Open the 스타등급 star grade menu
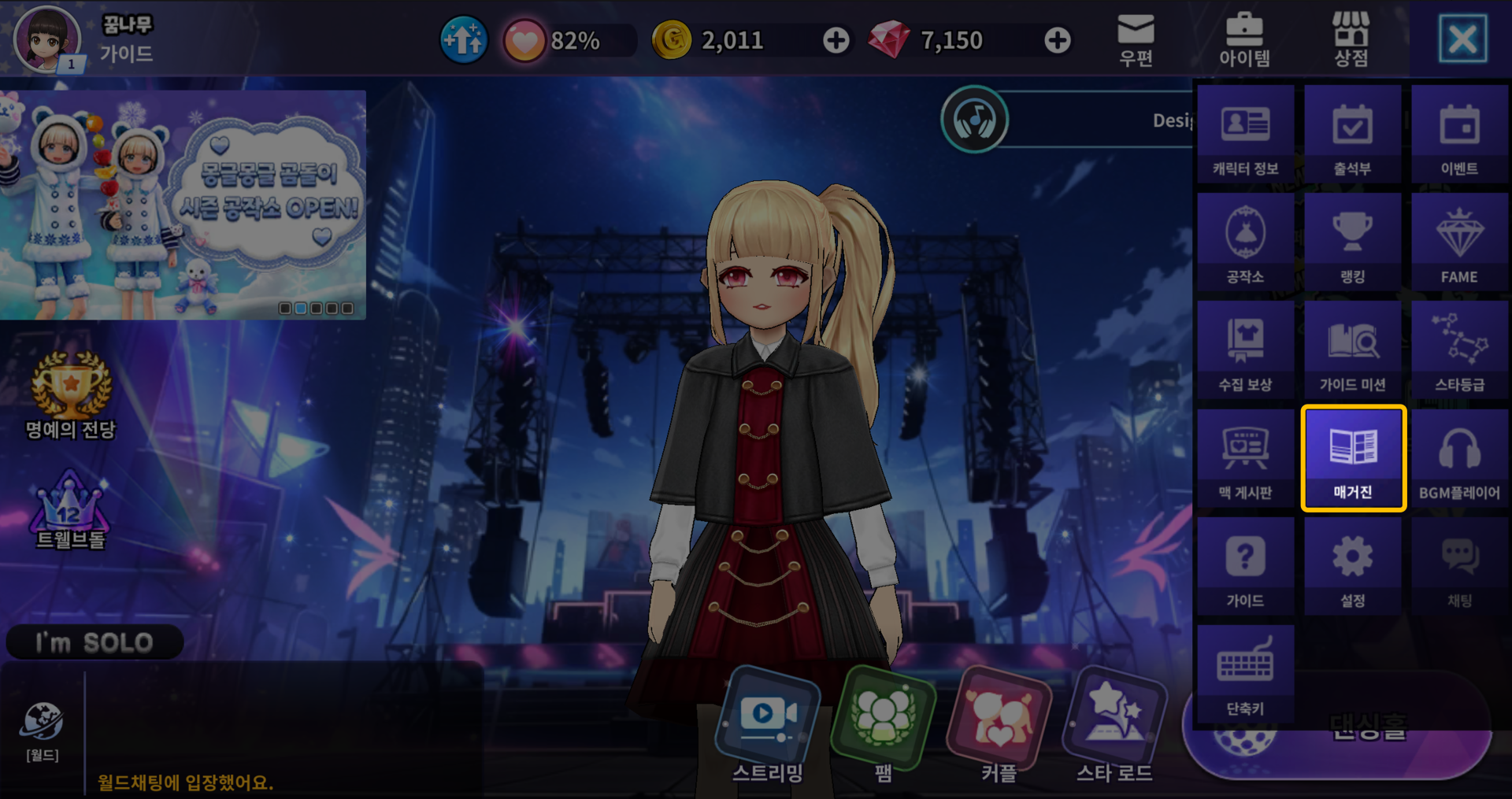Viewport: 1512px width, 799px height. pos(1459,351)
